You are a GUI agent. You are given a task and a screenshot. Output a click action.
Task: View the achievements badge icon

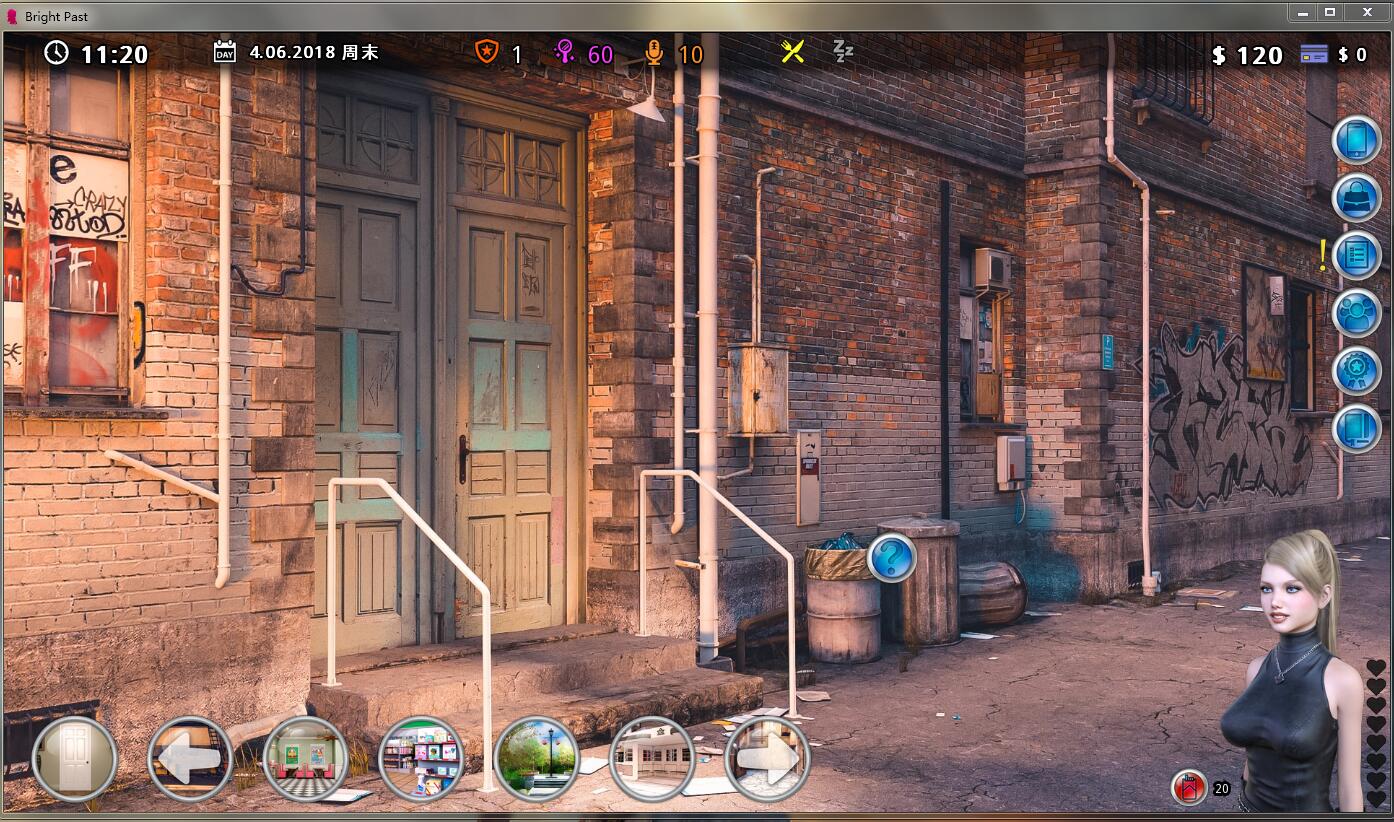(x=1356, y=370)
